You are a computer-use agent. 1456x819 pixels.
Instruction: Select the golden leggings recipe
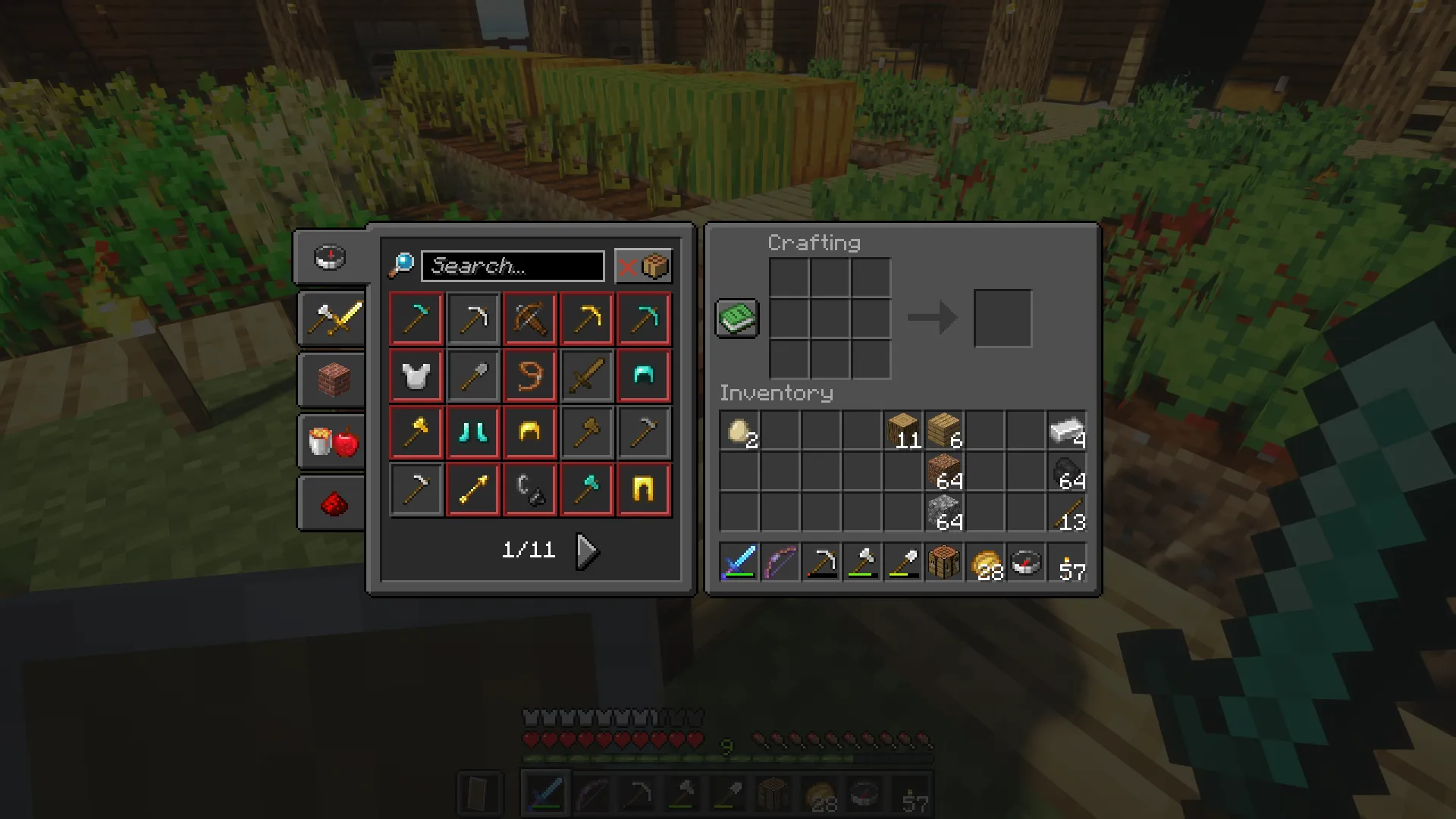pyautogui.click(x=643, y=488)
